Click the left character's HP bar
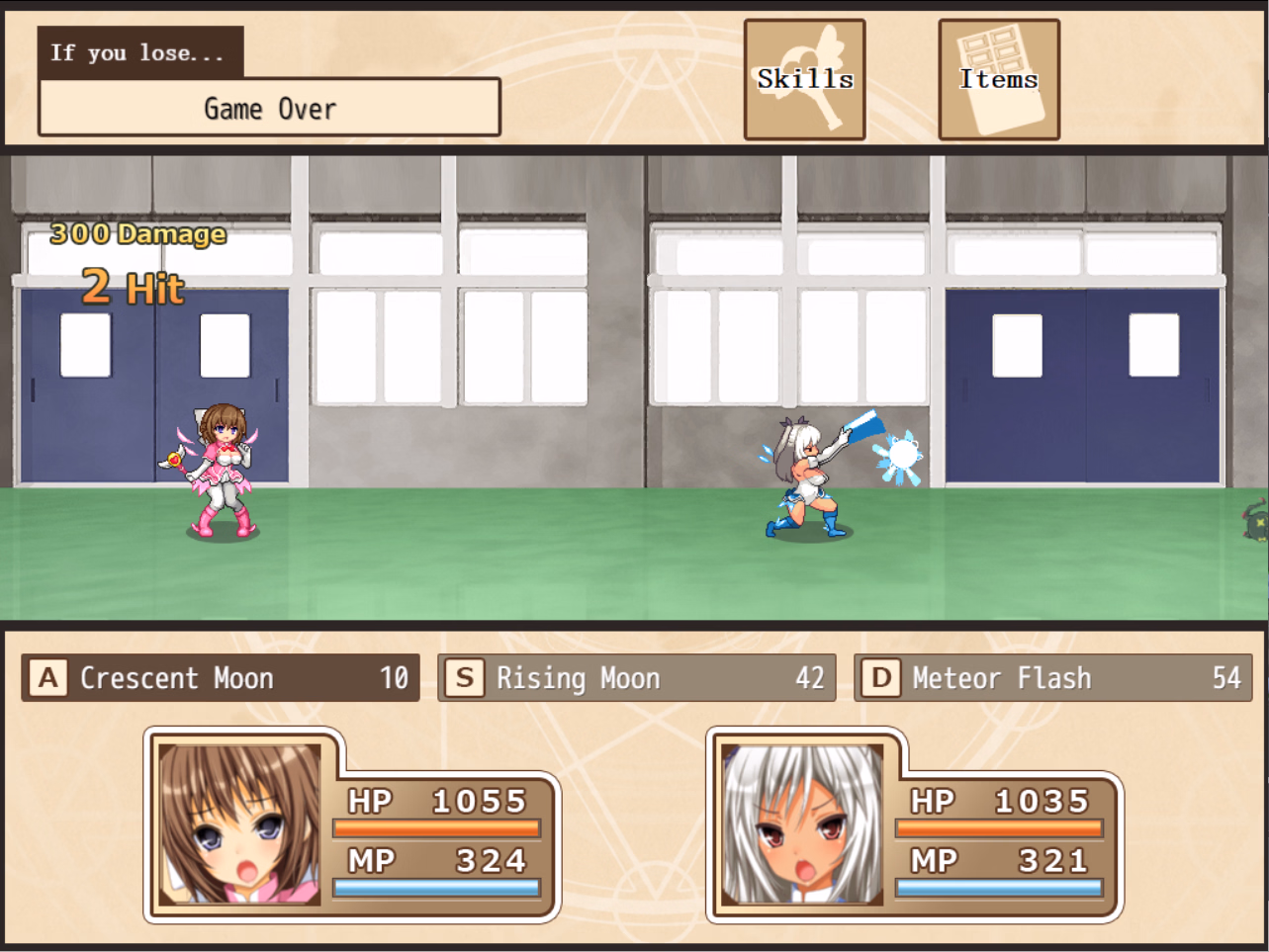This screenshot has width=1269, height=952. (437, 825)
